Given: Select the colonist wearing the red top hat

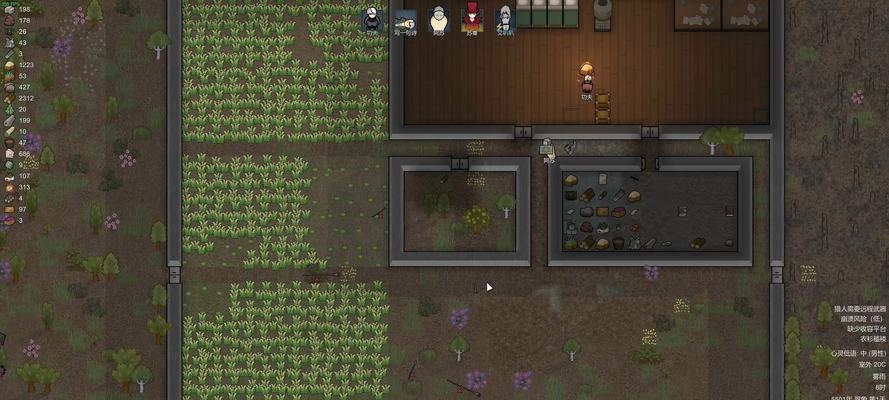Looking at the screenshot, I should pos(471,18).
